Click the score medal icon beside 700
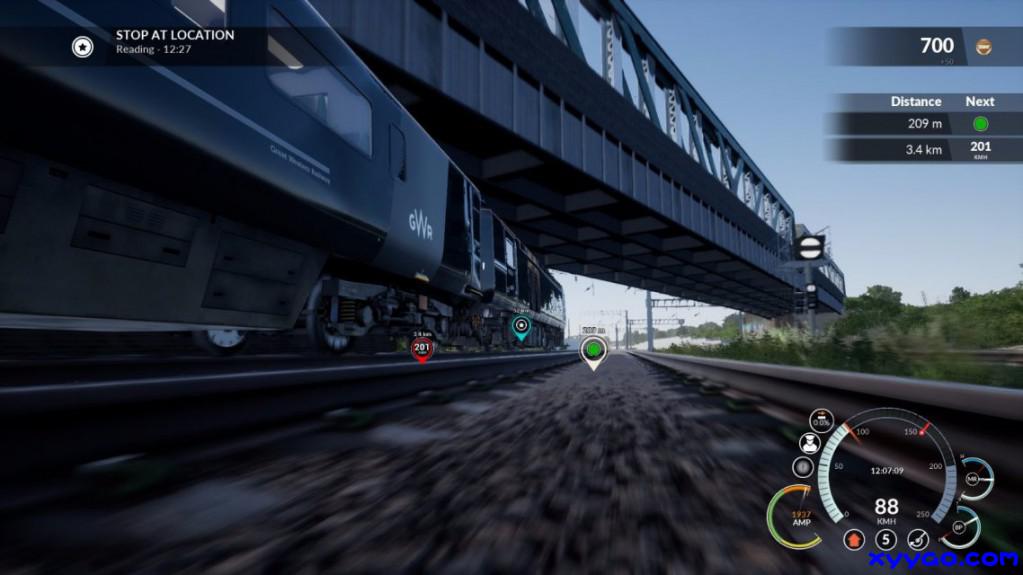The height and width of the screenshot is (575, 1023). pyautogui.click(x=984, y=47)
